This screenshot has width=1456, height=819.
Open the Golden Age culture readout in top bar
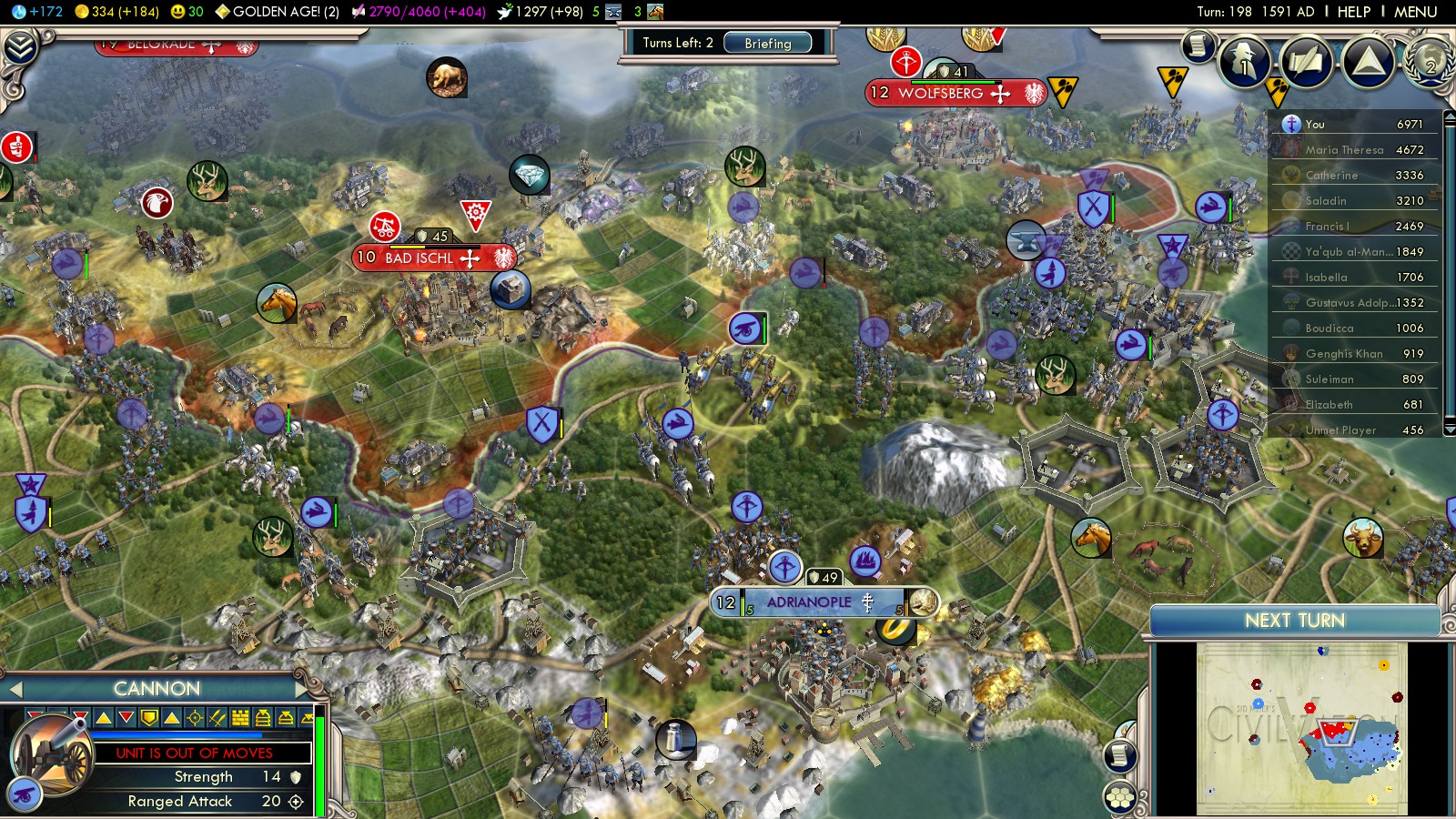click(x=277, y=12)
